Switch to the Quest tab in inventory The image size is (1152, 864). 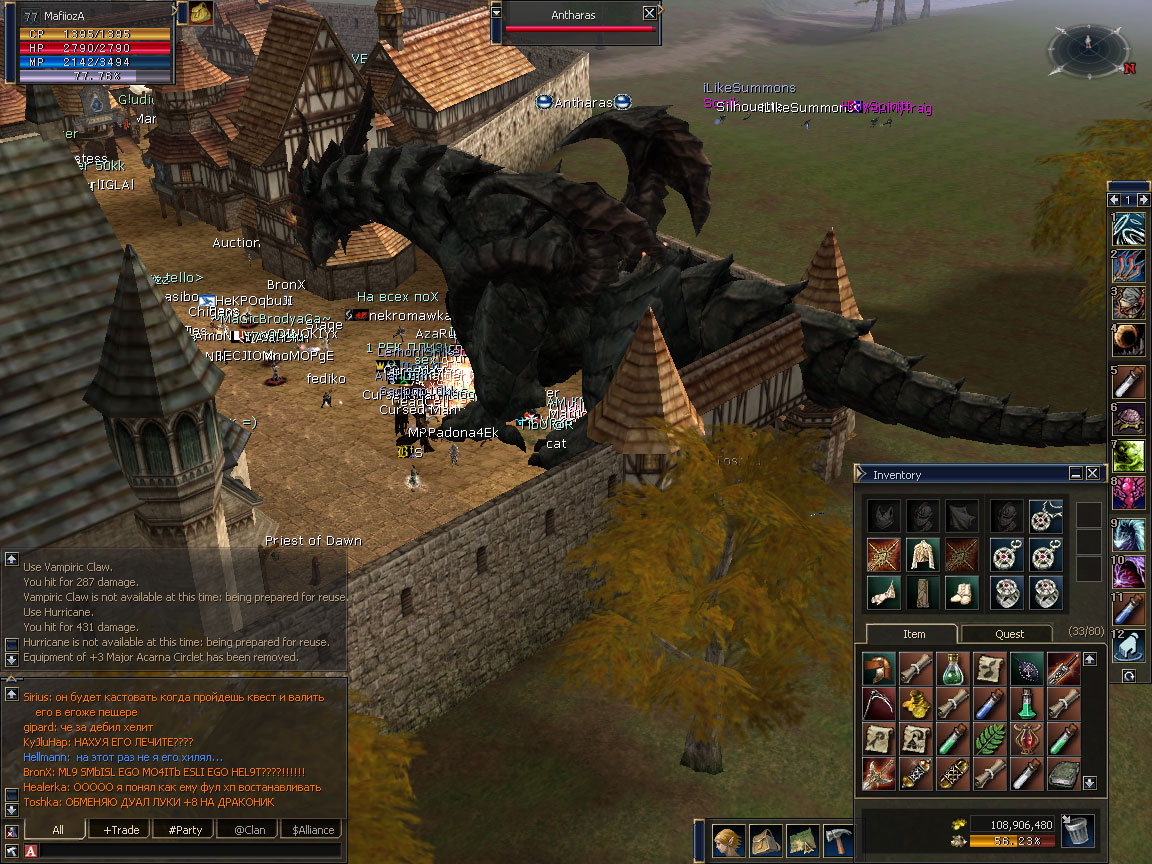click(x=1009, y=634)
